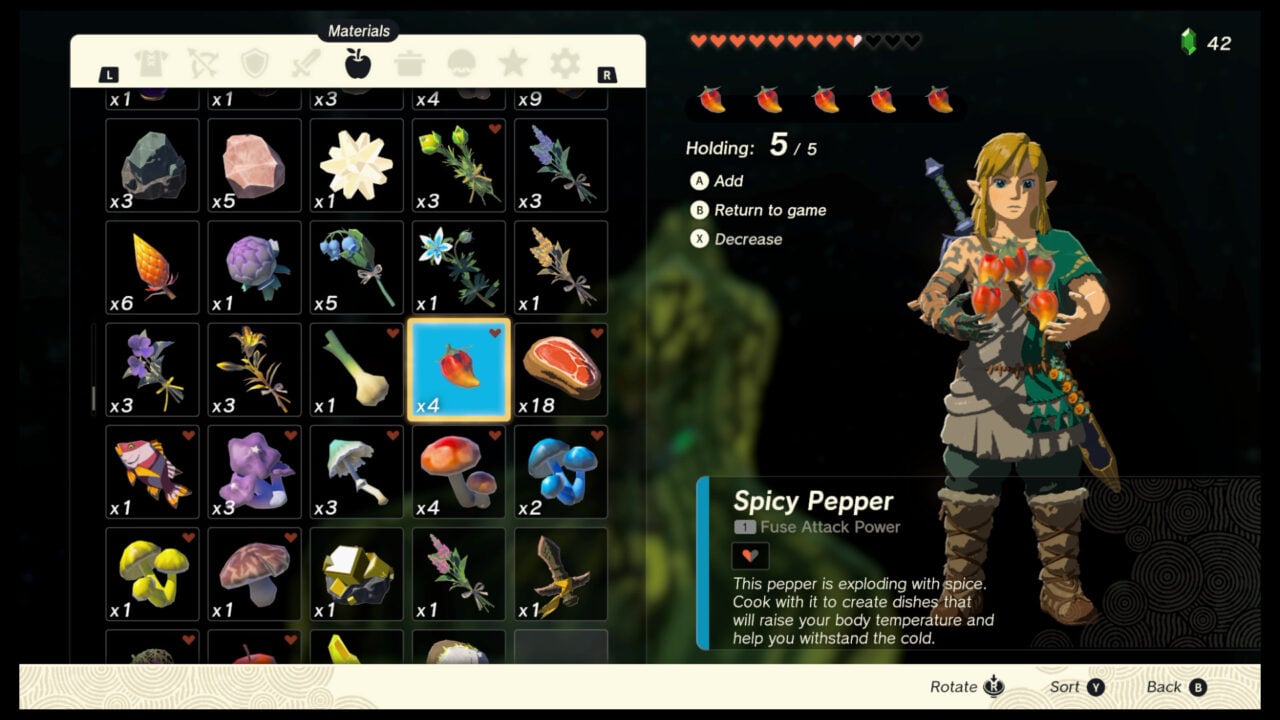
Task: Click the Rotate control in the bottom bar
Action: [964, 687]
